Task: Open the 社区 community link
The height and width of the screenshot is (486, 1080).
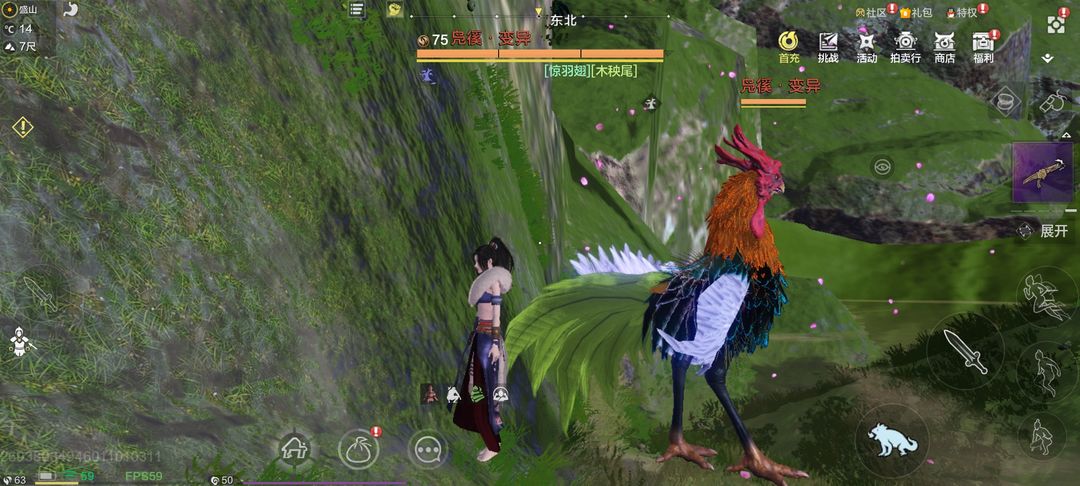Action: click(872, 12)
